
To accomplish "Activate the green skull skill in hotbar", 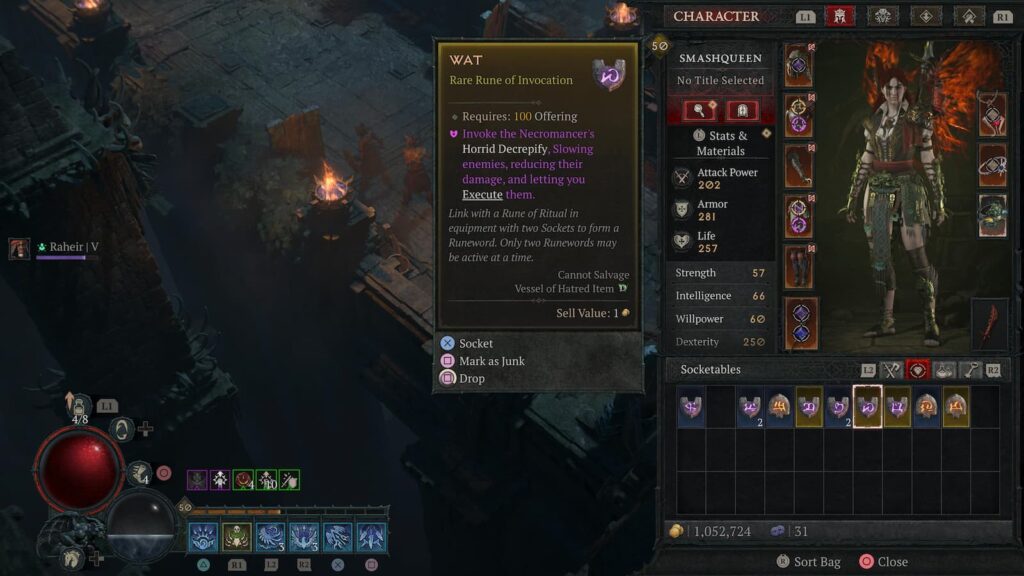I will click(236, 537).
